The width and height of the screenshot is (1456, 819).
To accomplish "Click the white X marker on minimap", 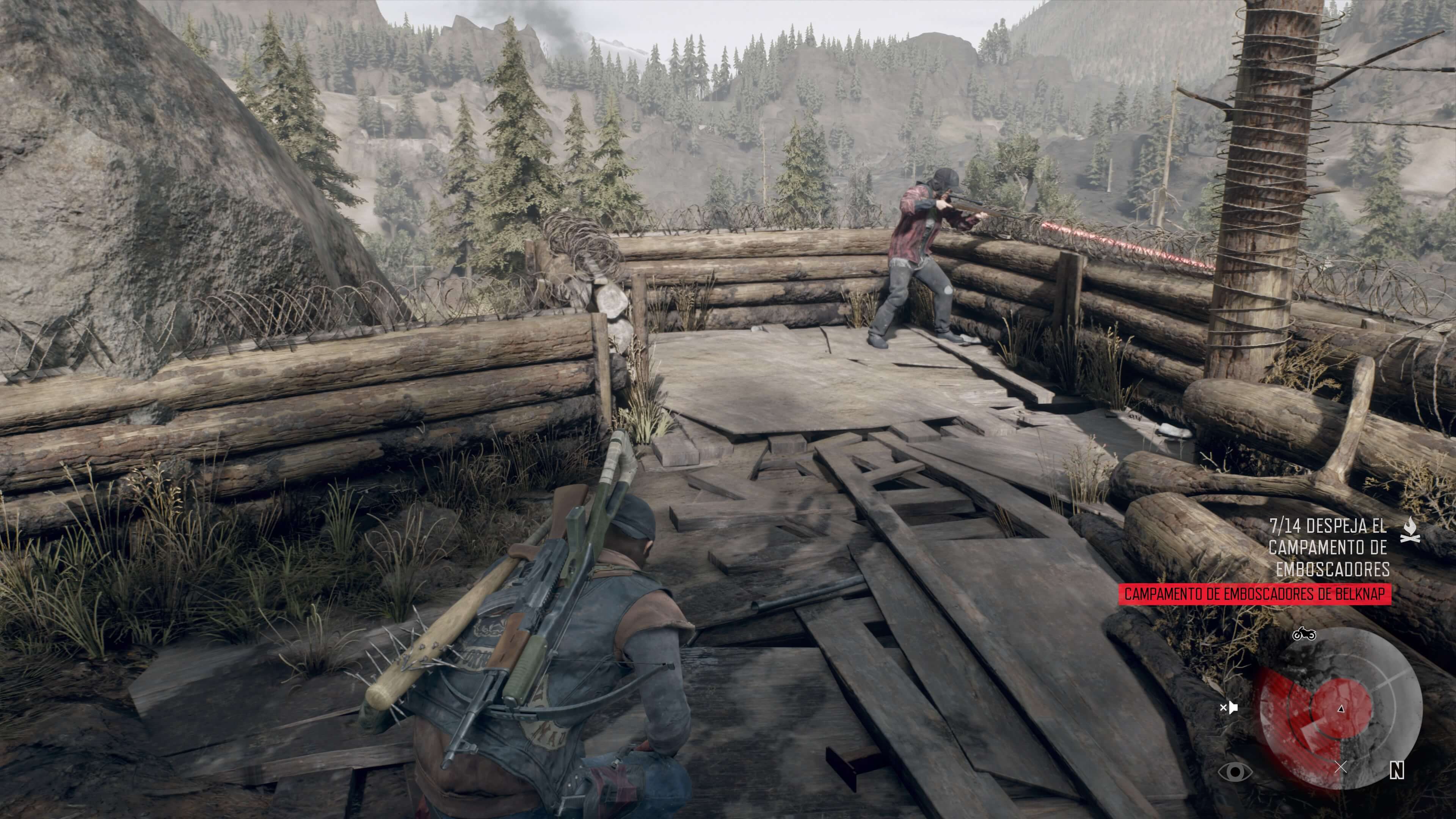I will [x=1340, y=767].
